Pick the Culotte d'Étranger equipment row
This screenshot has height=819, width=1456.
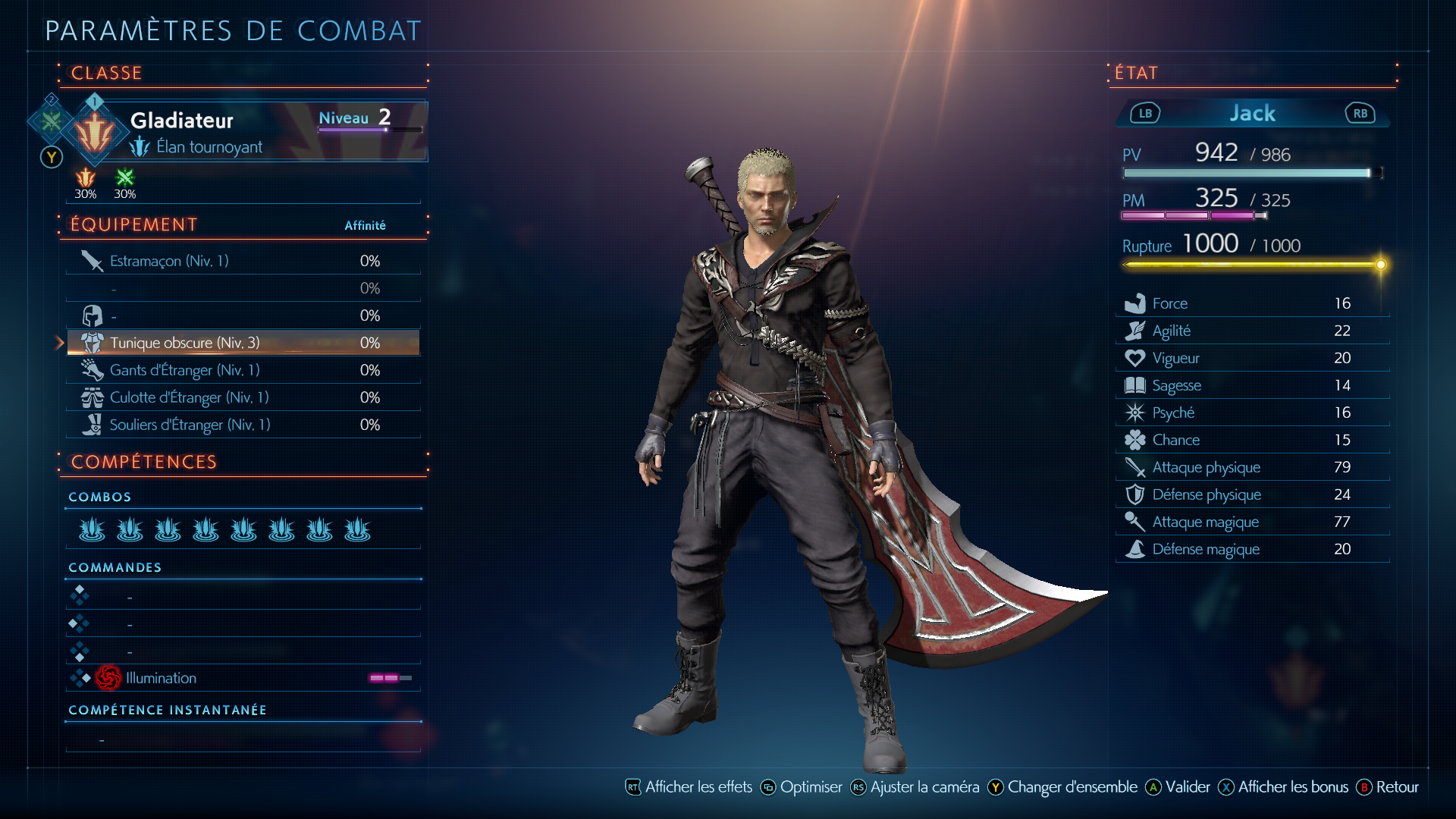[243, 397]
